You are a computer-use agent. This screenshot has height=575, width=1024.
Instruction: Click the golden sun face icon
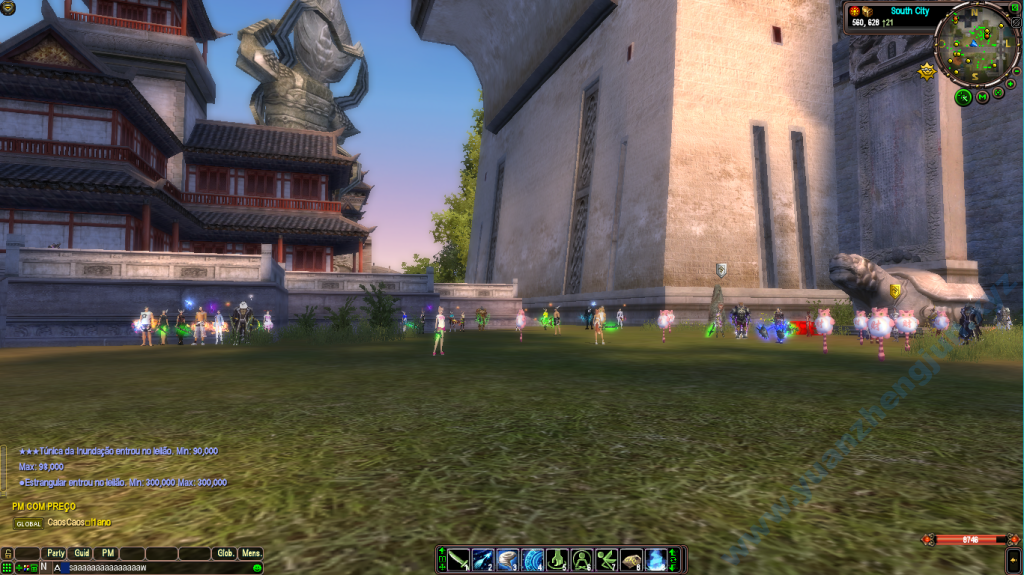(x=927, y=71)
